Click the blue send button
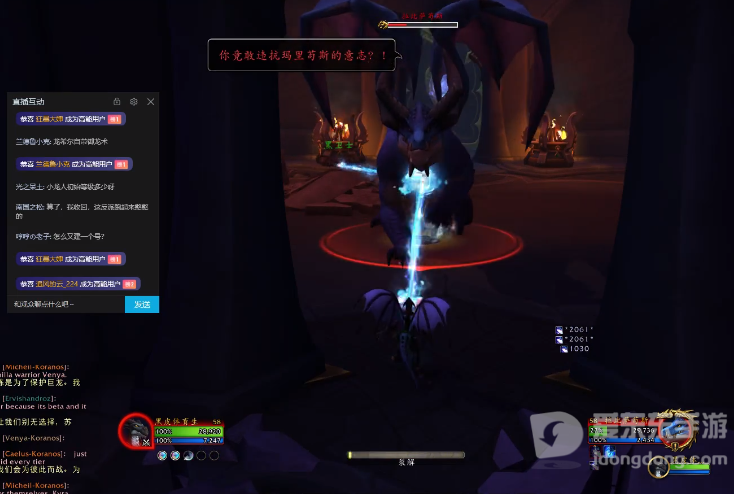 tap(142, 304)
